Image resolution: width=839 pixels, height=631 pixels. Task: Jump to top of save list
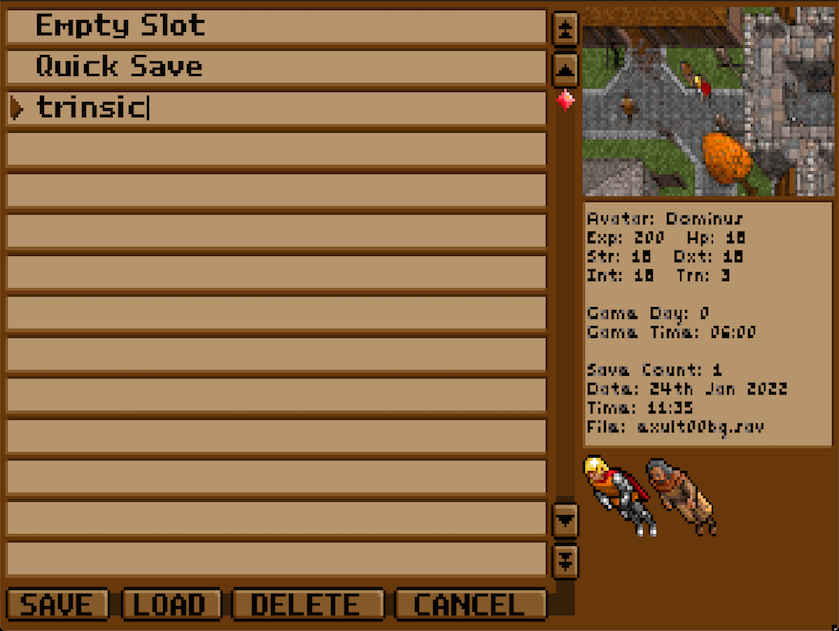pyautogui.click(x=565, y=28)
